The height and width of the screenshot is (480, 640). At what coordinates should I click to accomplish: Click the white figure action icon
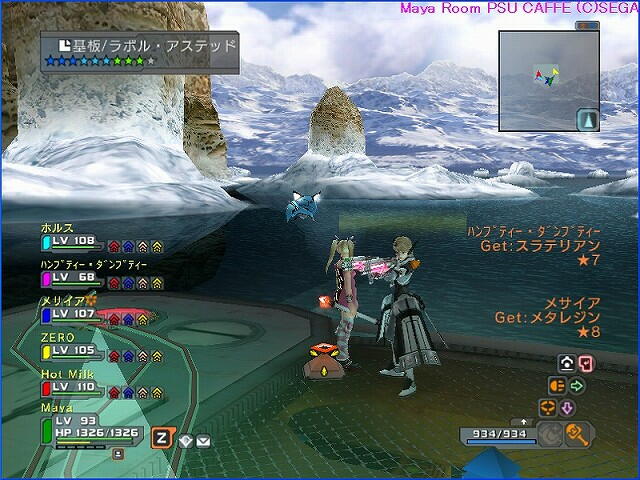point(566,363)
